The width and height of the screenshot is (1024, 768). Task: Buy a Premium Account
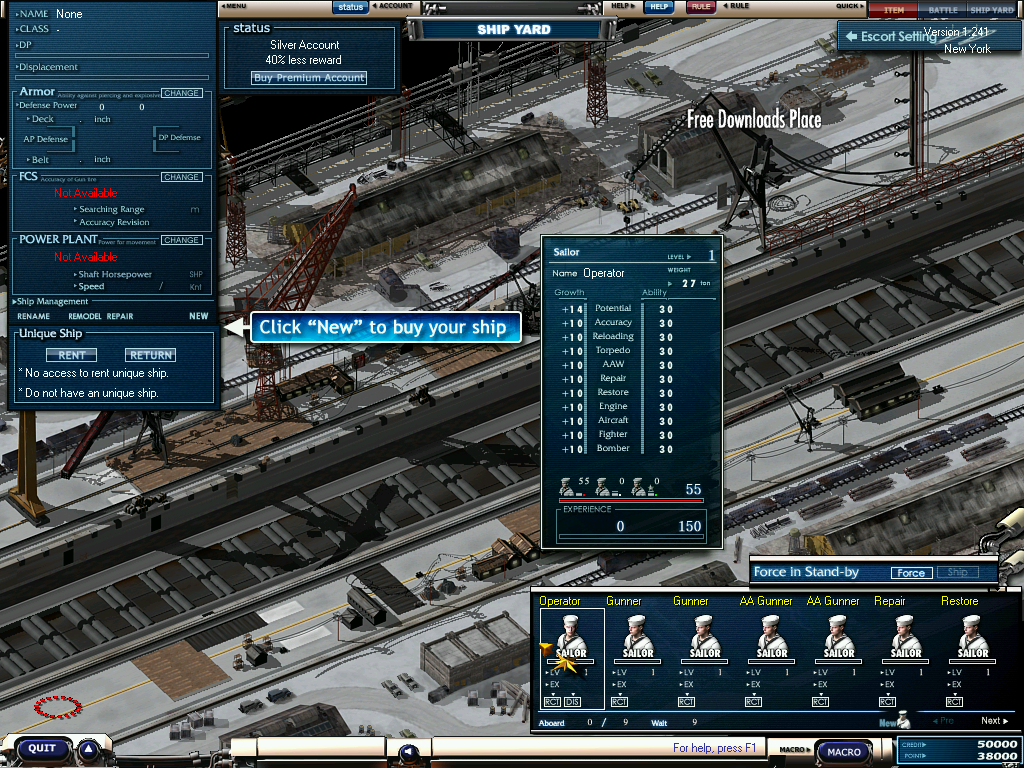point(309,78)
